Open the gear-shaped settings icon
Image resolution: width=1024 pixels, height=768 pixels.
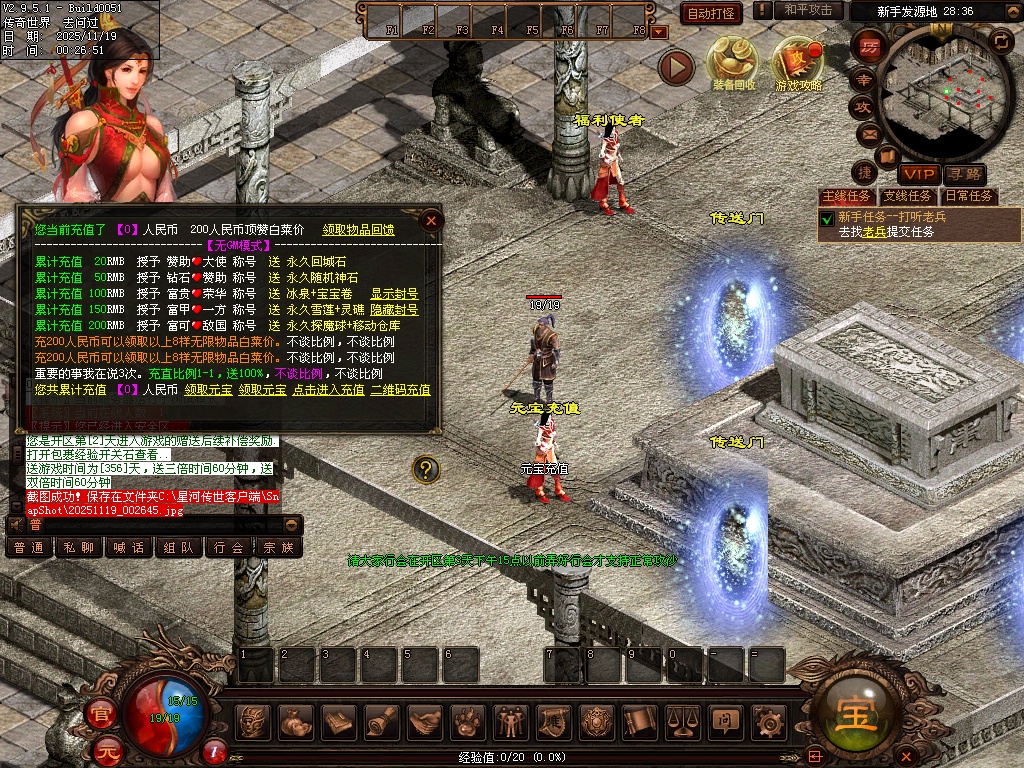tap(767, 720)
